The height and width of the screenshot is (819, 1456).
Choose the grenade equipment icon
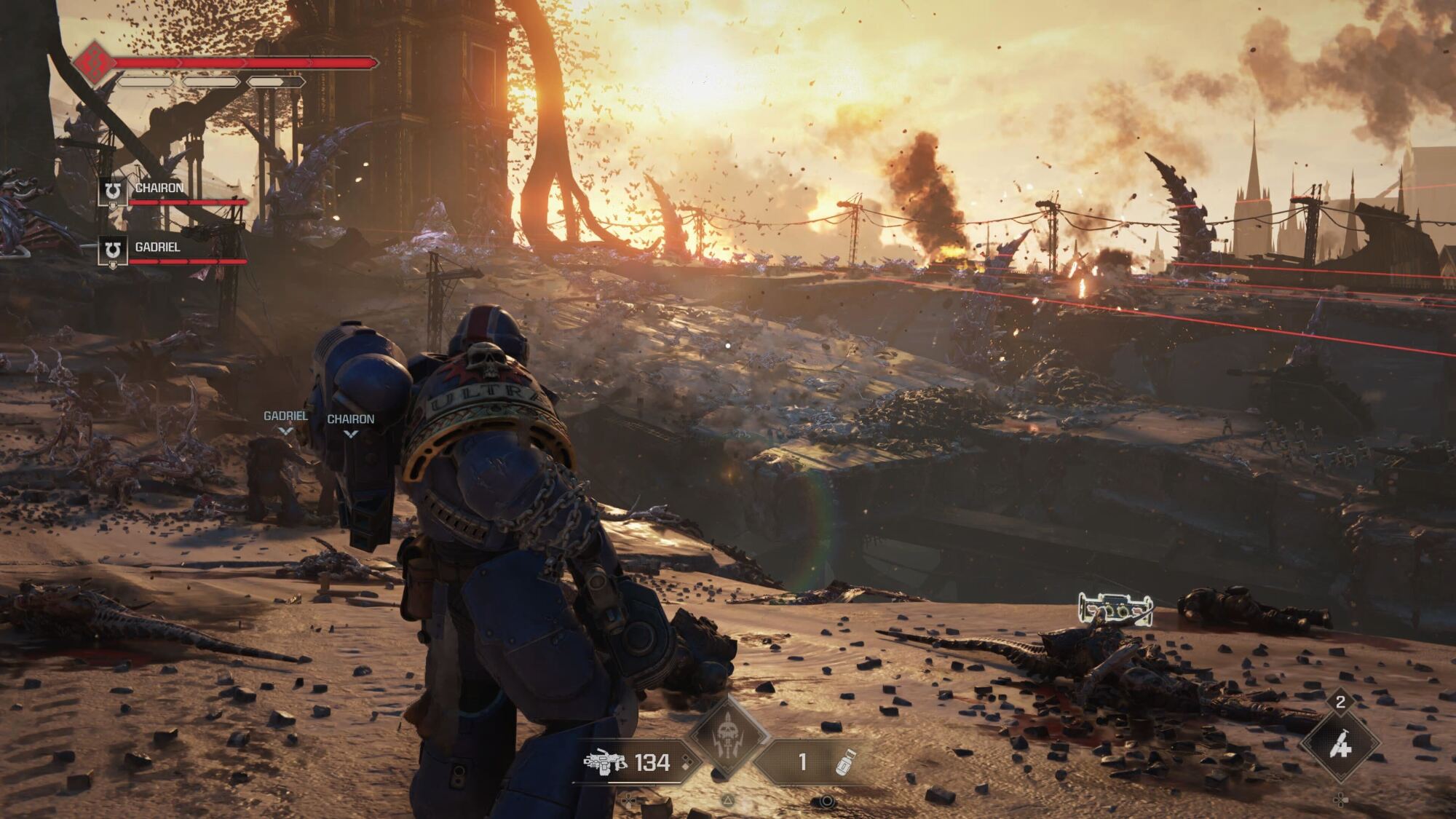pyautogui.click(x=844, y=762)
